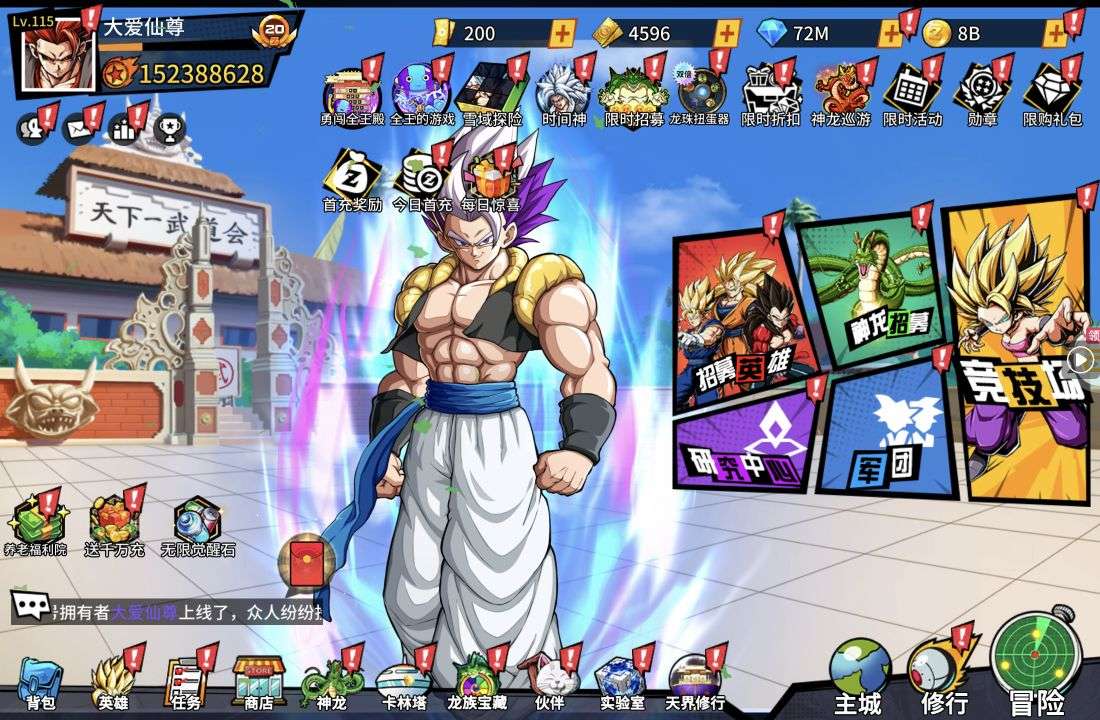Add more diamonds with the plus button
This screenshot has width=1100, height=720.
(889, 34)
